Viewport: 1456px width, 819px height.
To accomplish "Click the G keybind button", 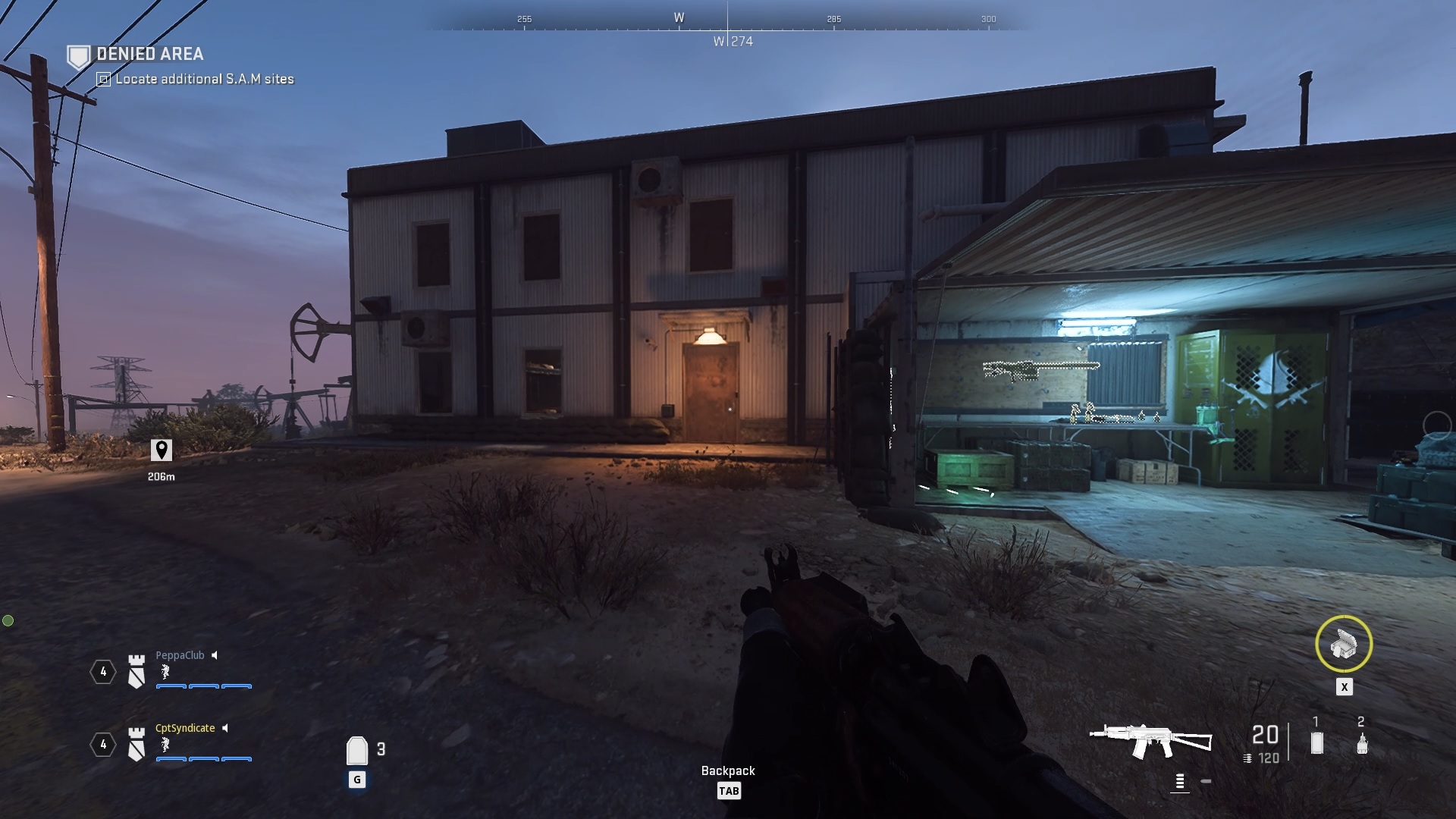I will (x=356, y=778).
